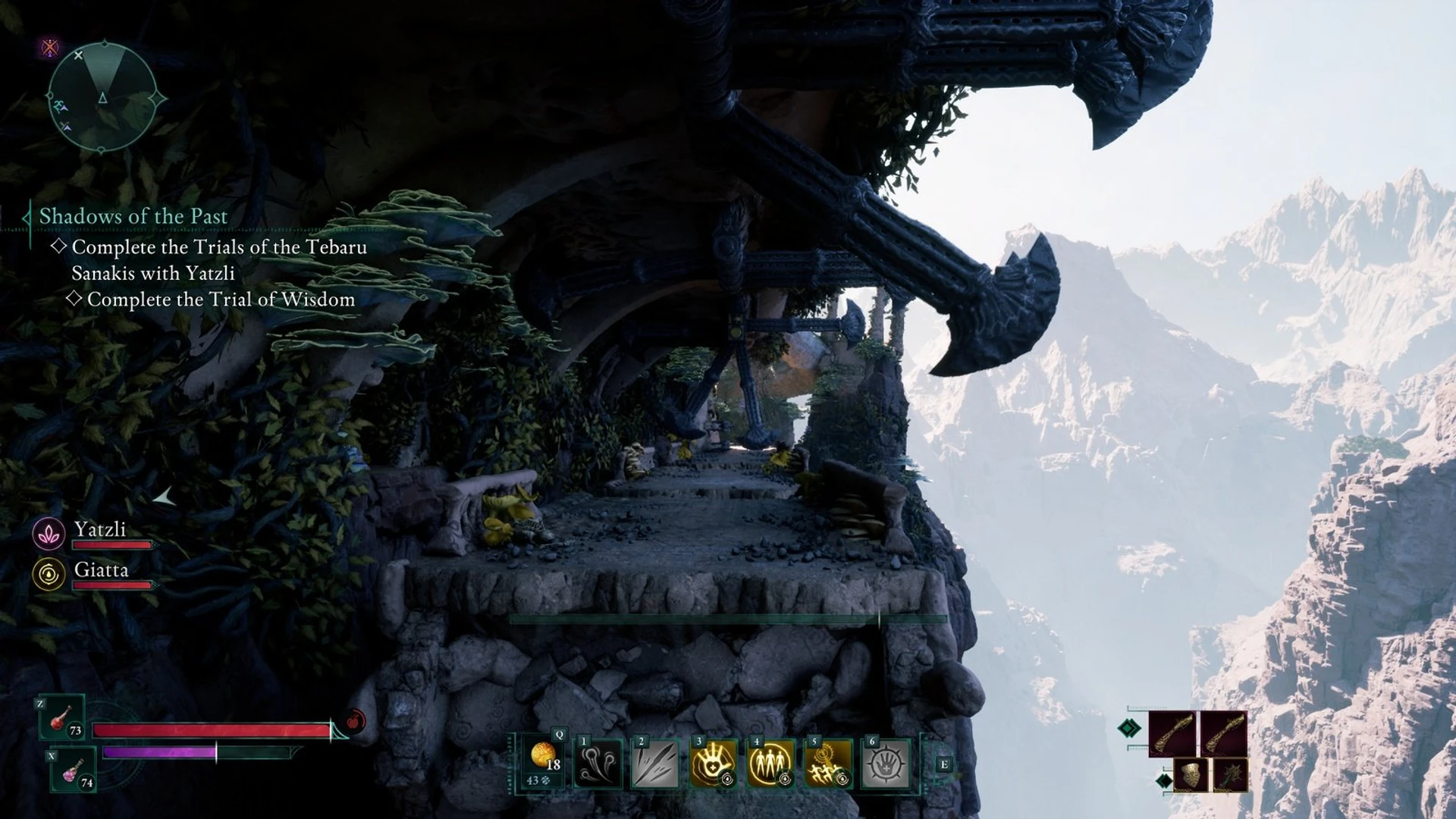
Task: Activate the gray spiked-ring hand ability
Action: click(886, 764)
